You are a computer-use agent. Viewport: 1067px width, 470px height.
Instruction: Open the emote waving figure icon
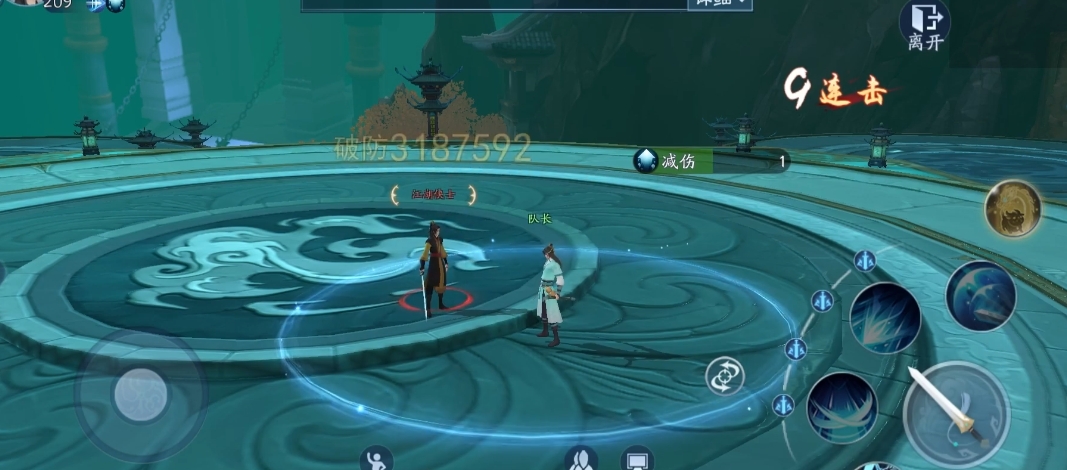[376, 459]
